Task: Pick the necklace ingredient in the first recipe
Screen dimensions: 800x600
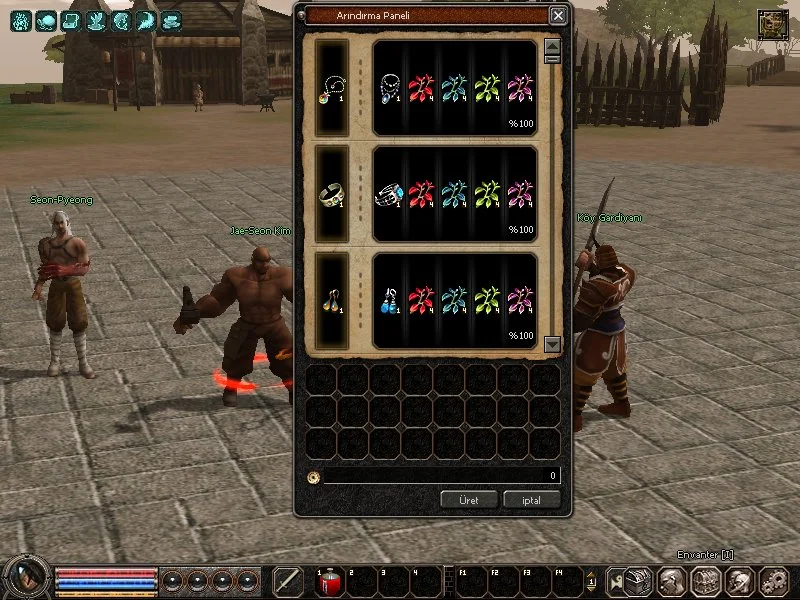Action: (x=390, y=88)
